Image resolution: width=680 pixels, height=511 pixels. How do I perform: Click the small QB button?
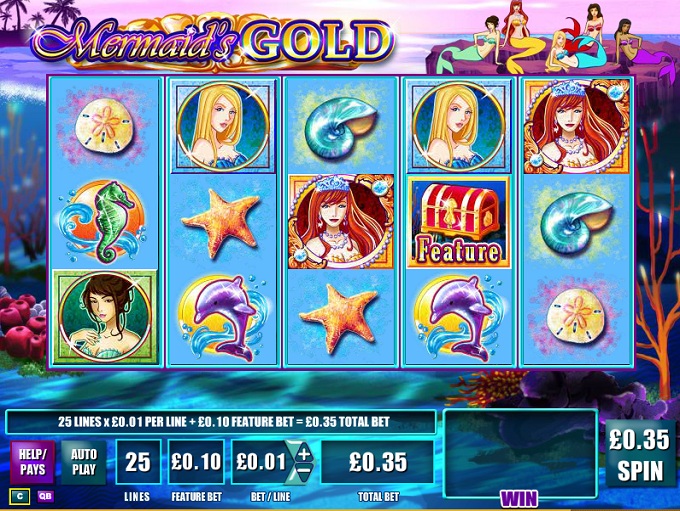point(46,496)
